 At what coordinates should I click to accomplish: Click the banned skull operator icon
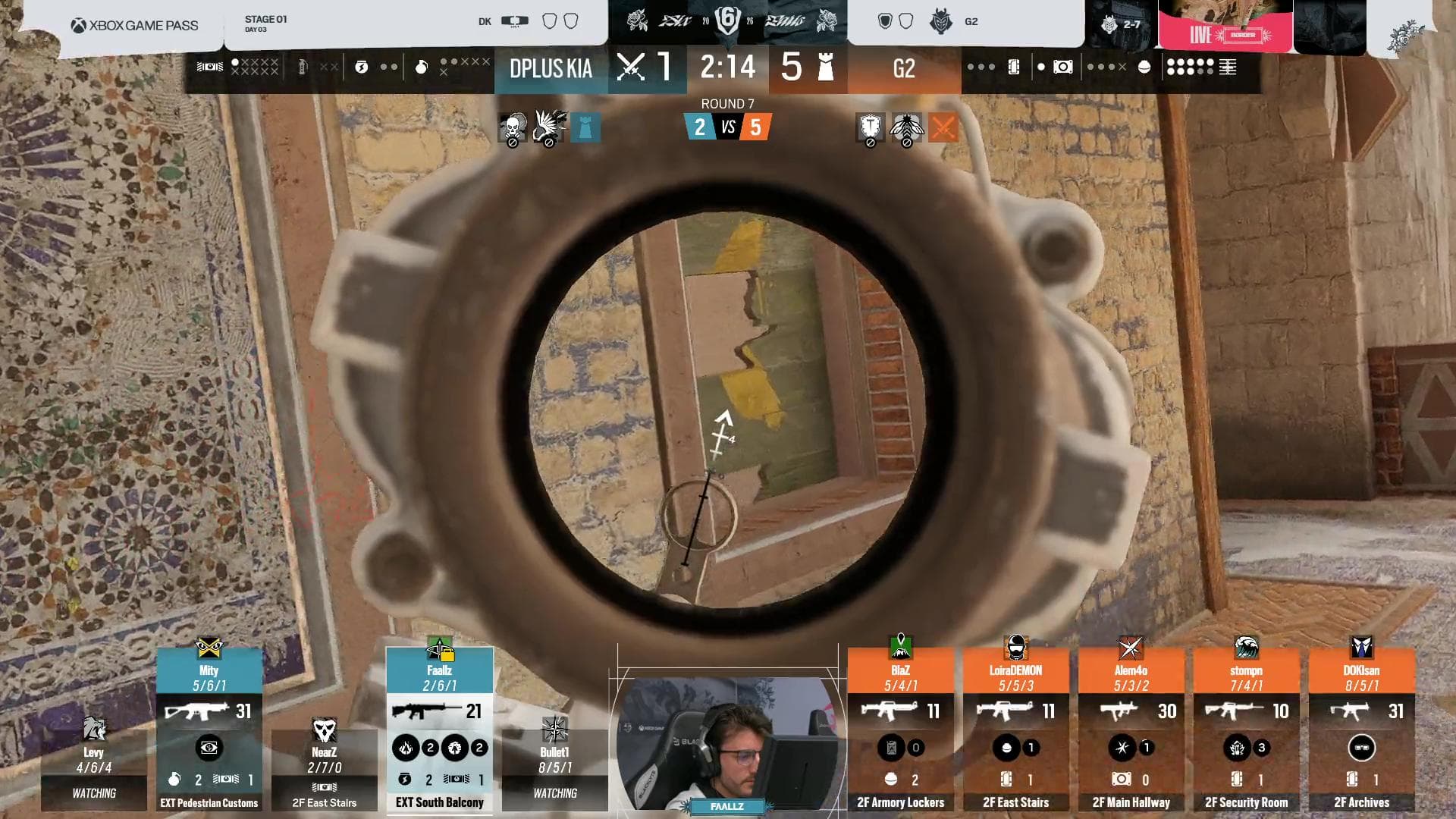click(513, 127)
